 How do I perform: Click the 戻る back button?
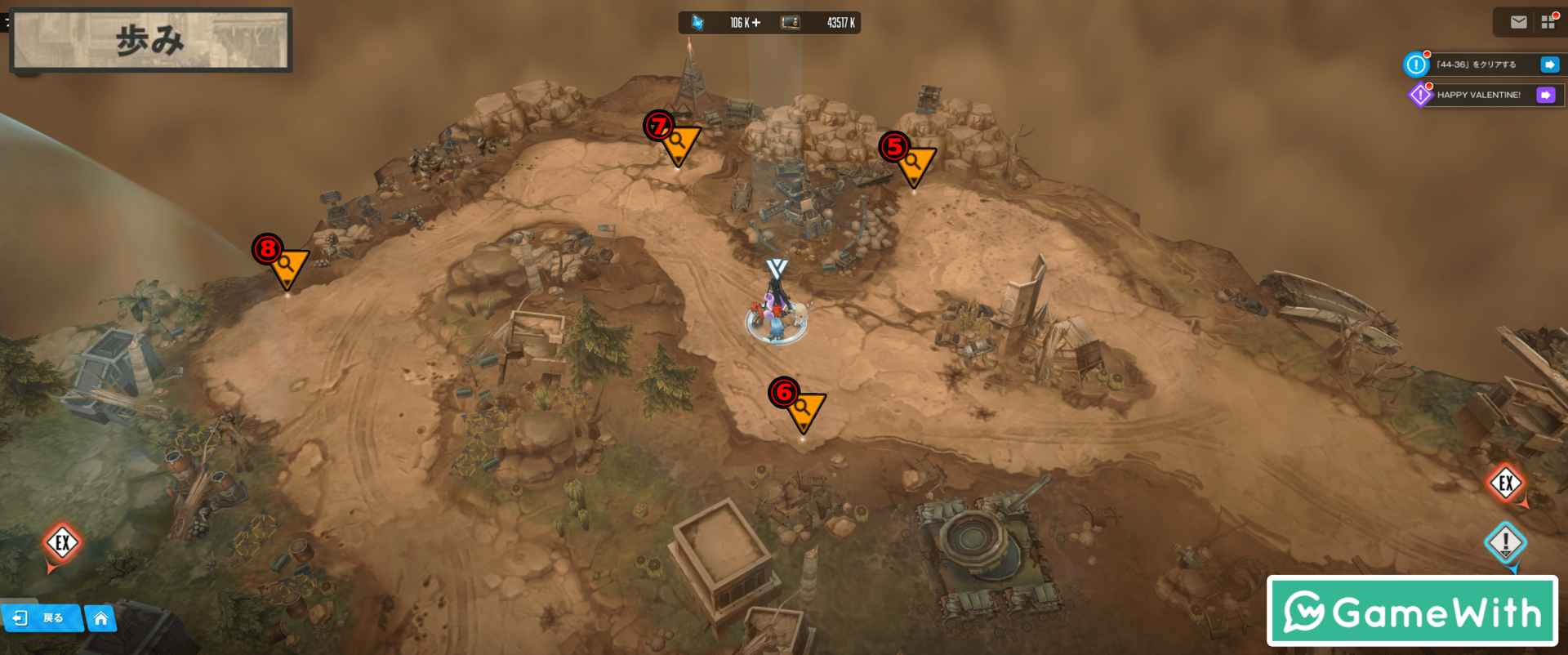[x=42, y=617]
